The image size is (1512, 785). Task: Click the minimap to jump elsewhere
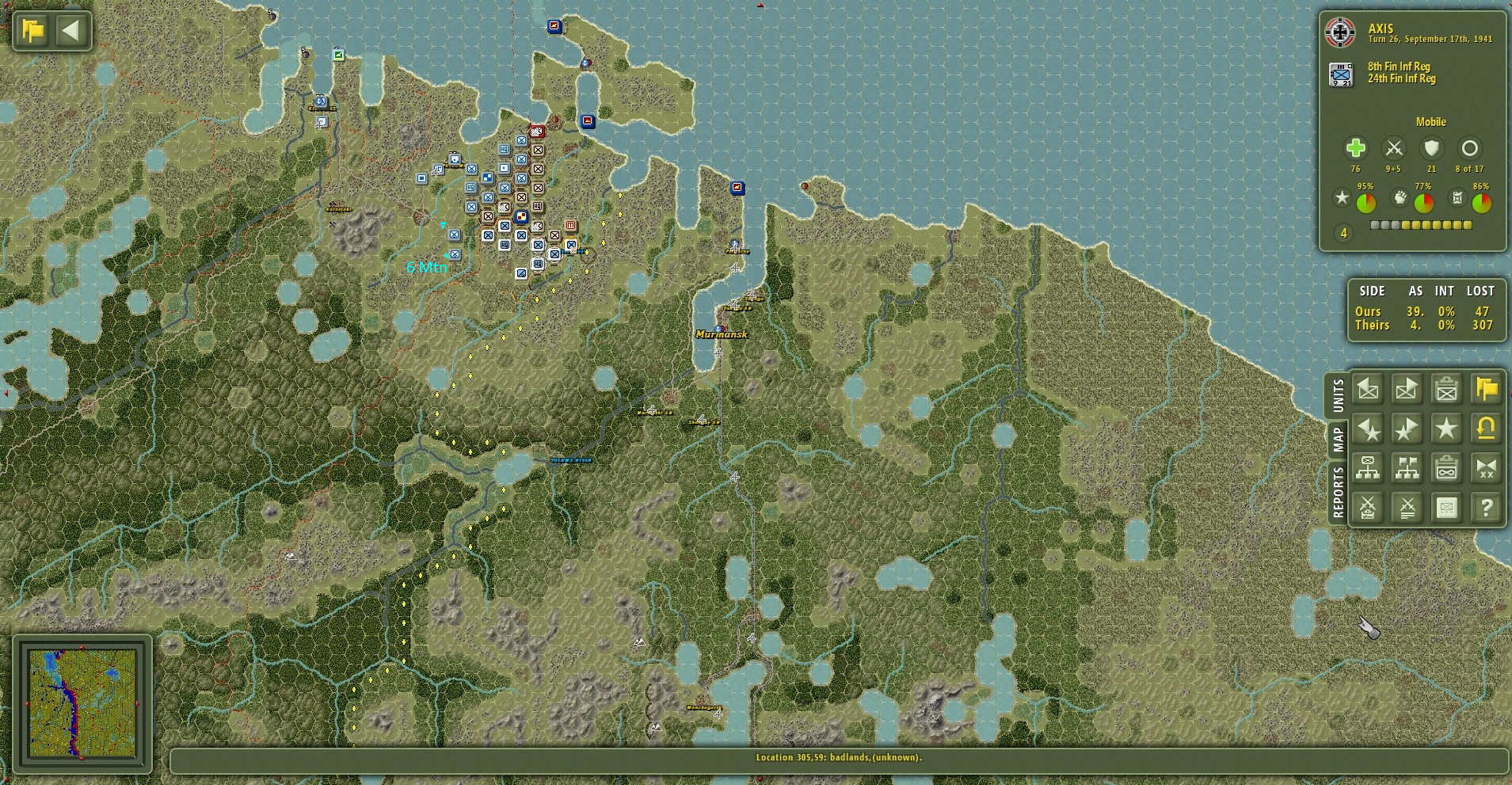(83, 701)
